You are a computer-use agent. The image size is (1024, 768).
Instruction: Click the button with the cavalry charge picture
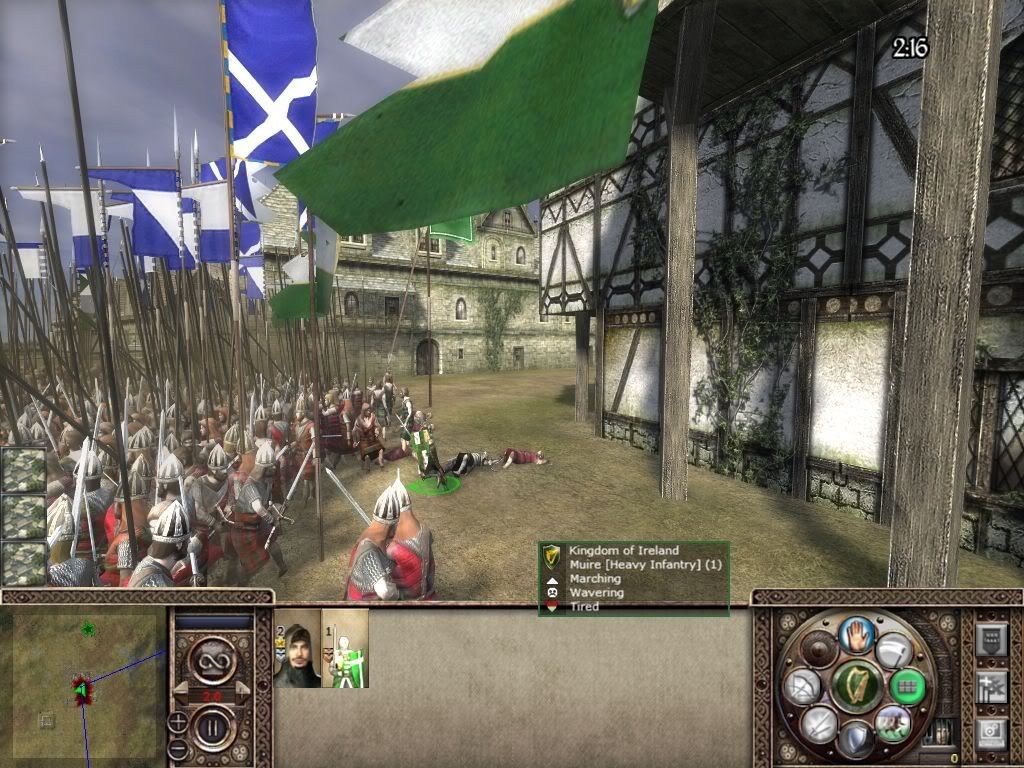coord(891,723)
